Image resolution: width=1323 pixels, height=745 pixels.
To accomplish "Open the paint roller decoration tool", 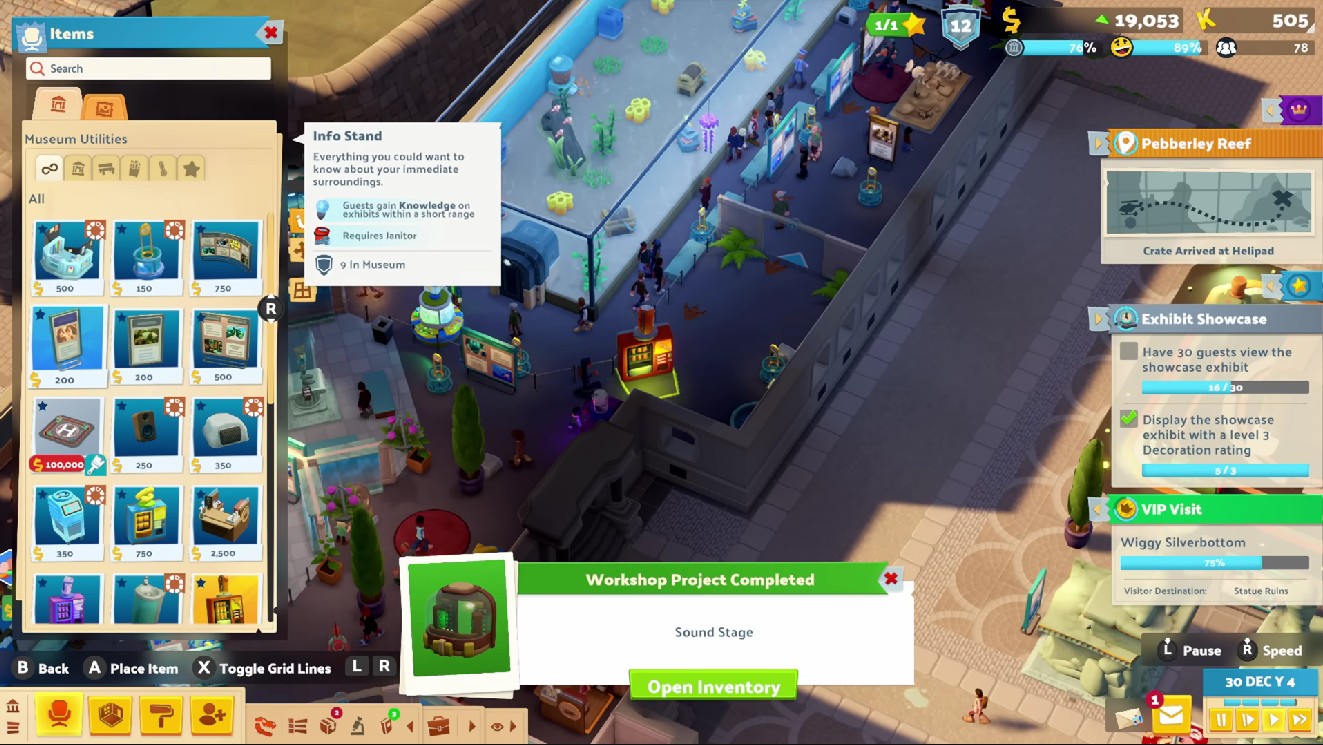I will pos(160,715).
